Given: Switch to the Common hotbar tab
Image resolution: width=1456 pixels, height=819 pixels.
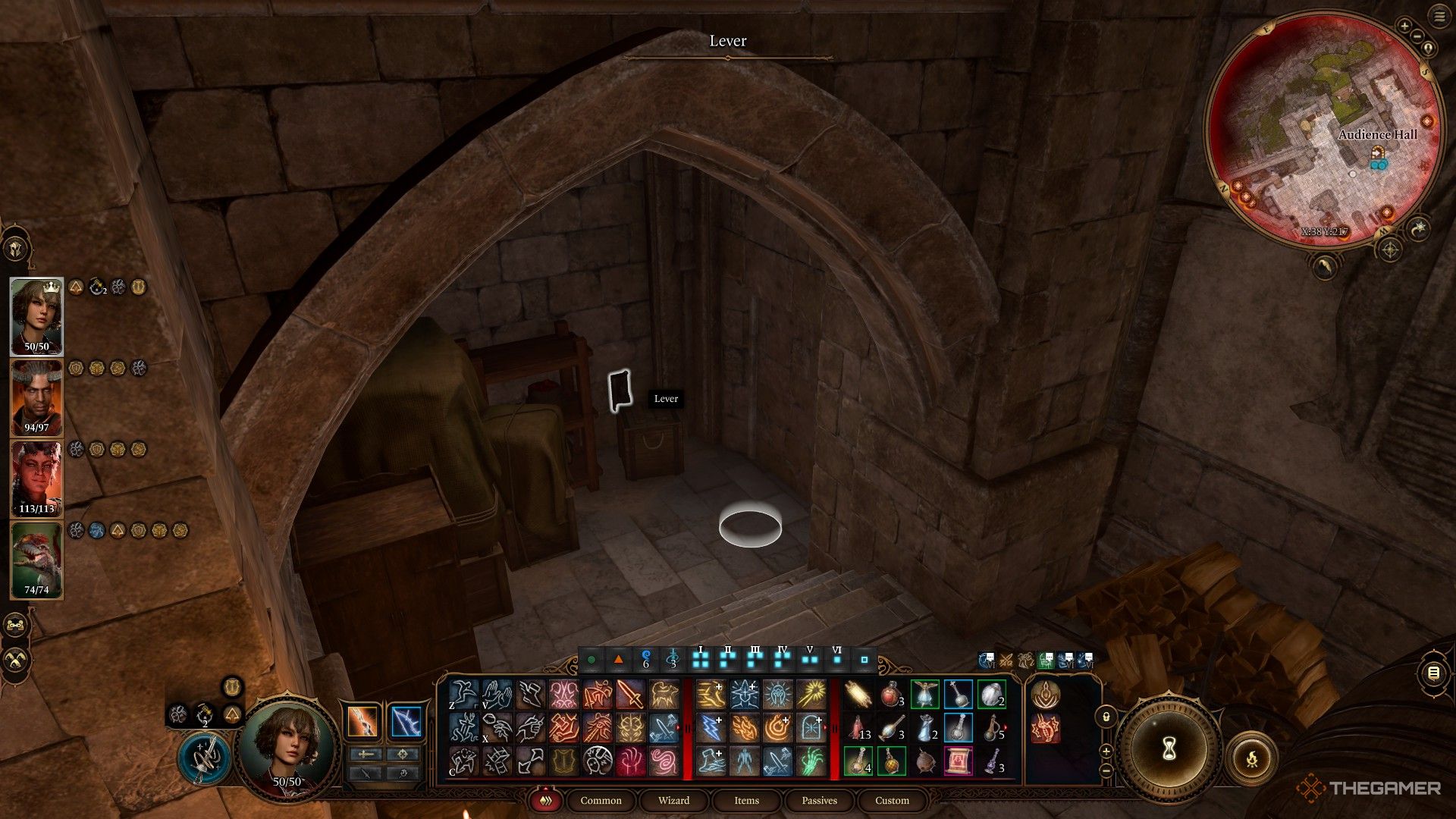Looking at the screenshot, I should pyautogui.click(x=601, y=801).
